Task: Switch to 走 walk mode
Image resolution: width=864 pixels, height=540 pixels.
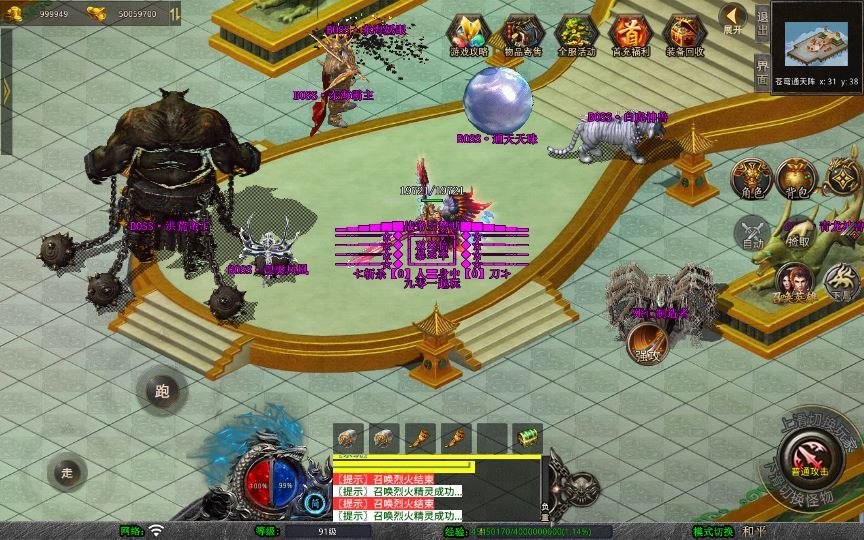Action: click(x=68, y=471)
